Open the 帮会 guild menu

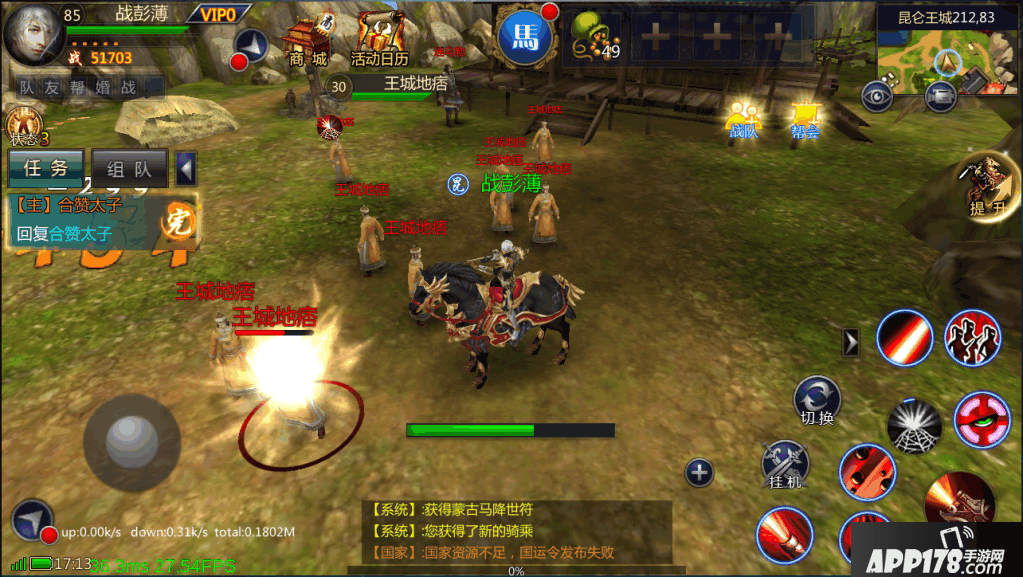coord(804,119)
